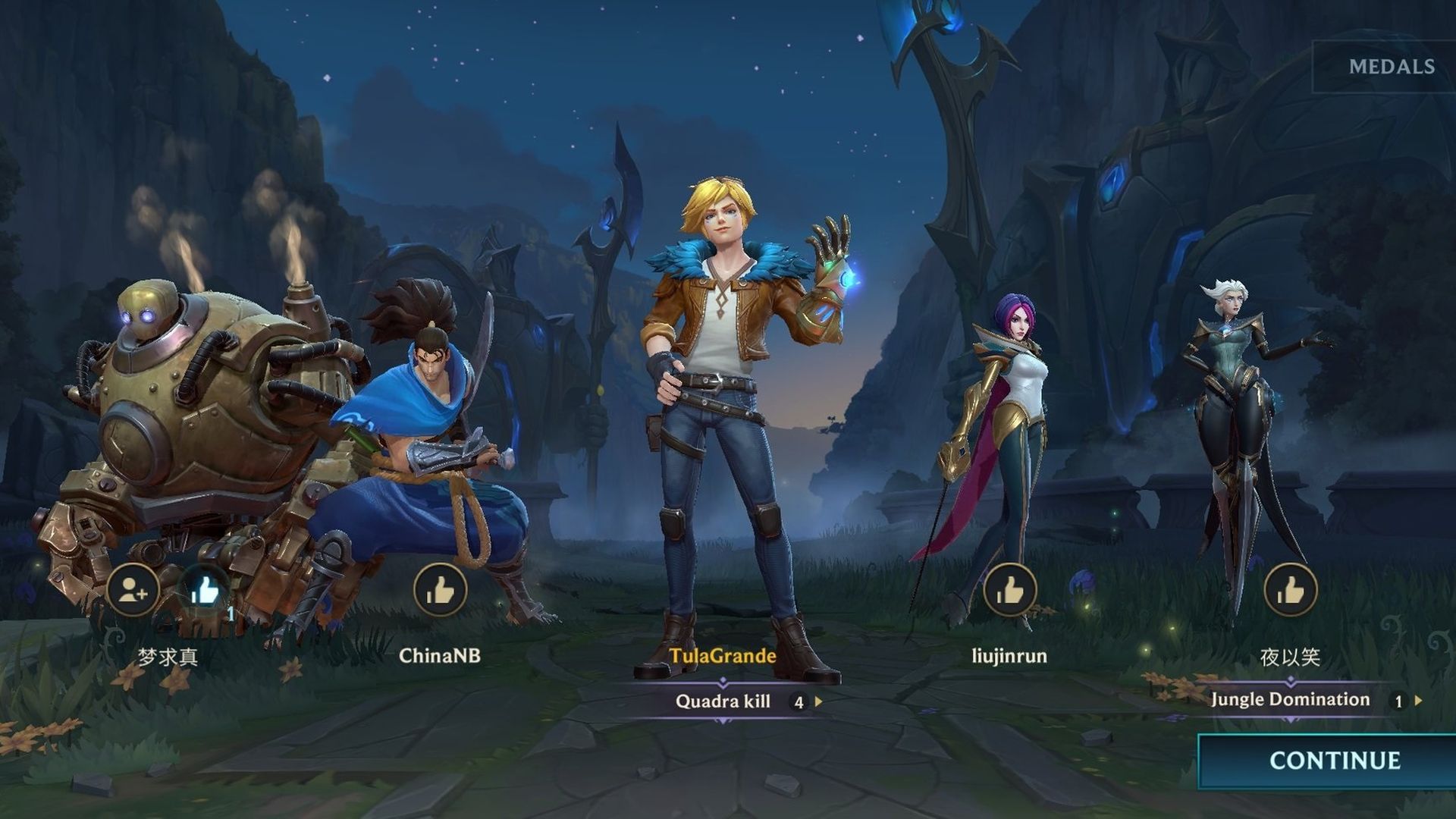Screen dimensions: 1456x819
Task: Commend 夜以笑 with a thumbs up
Action: tap(1290, 590)
